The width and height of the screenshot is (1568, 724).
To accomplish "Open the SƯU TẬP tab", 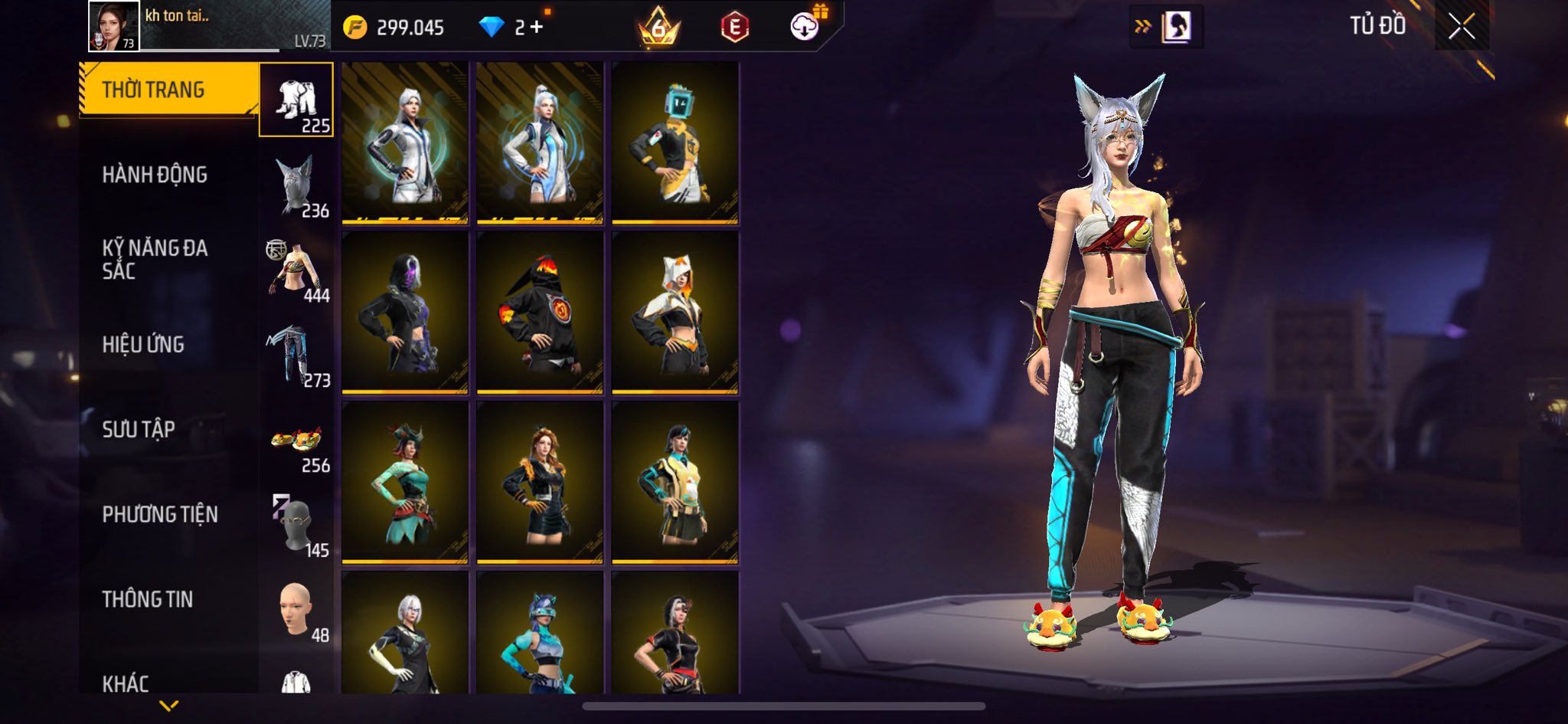I will point(139,429).
